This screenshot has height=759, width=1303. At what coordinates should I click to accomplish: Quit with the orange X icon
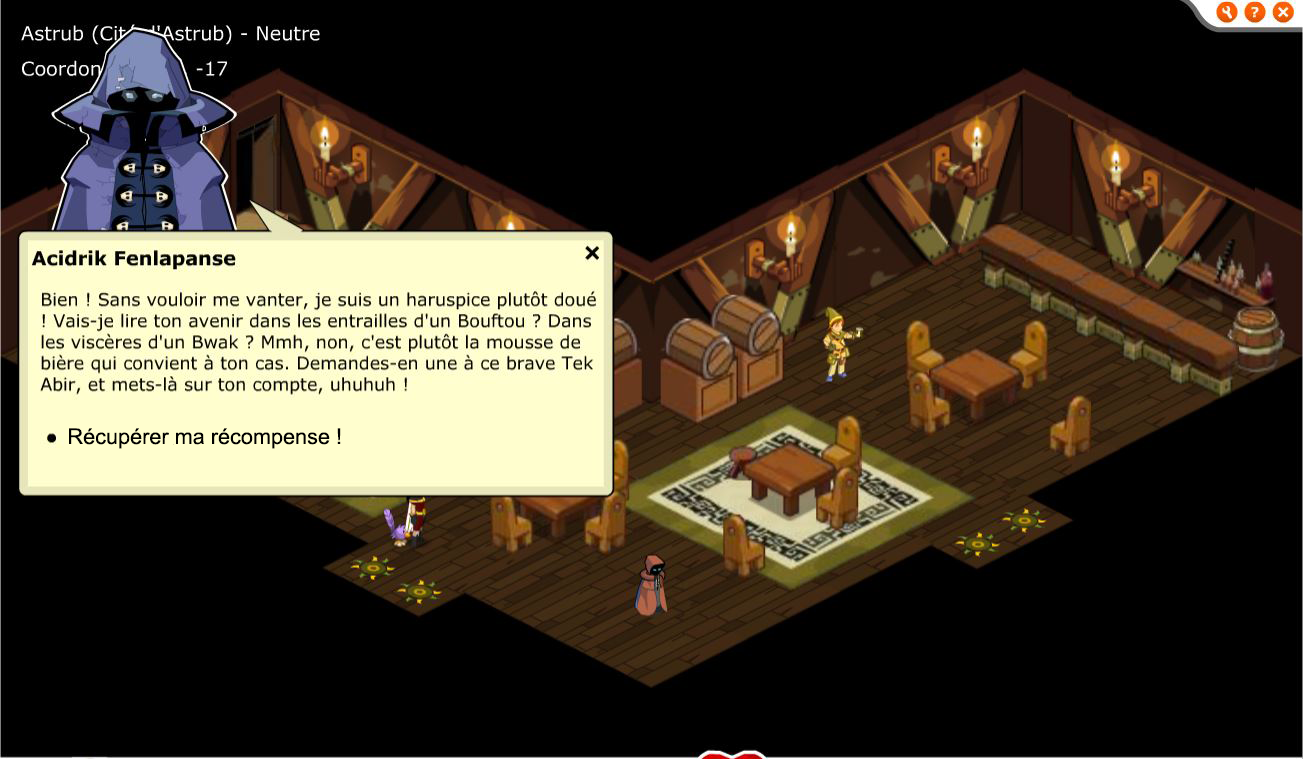(1283, 12)
